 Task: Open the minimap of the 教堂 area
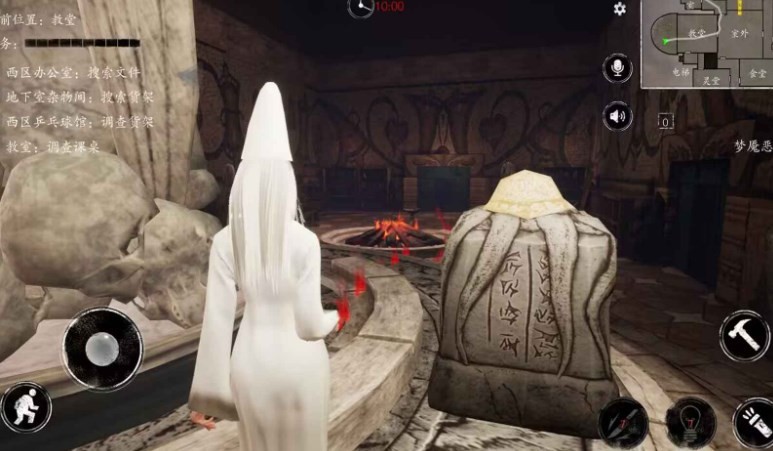pyautogui.click(x=707, y=44)
